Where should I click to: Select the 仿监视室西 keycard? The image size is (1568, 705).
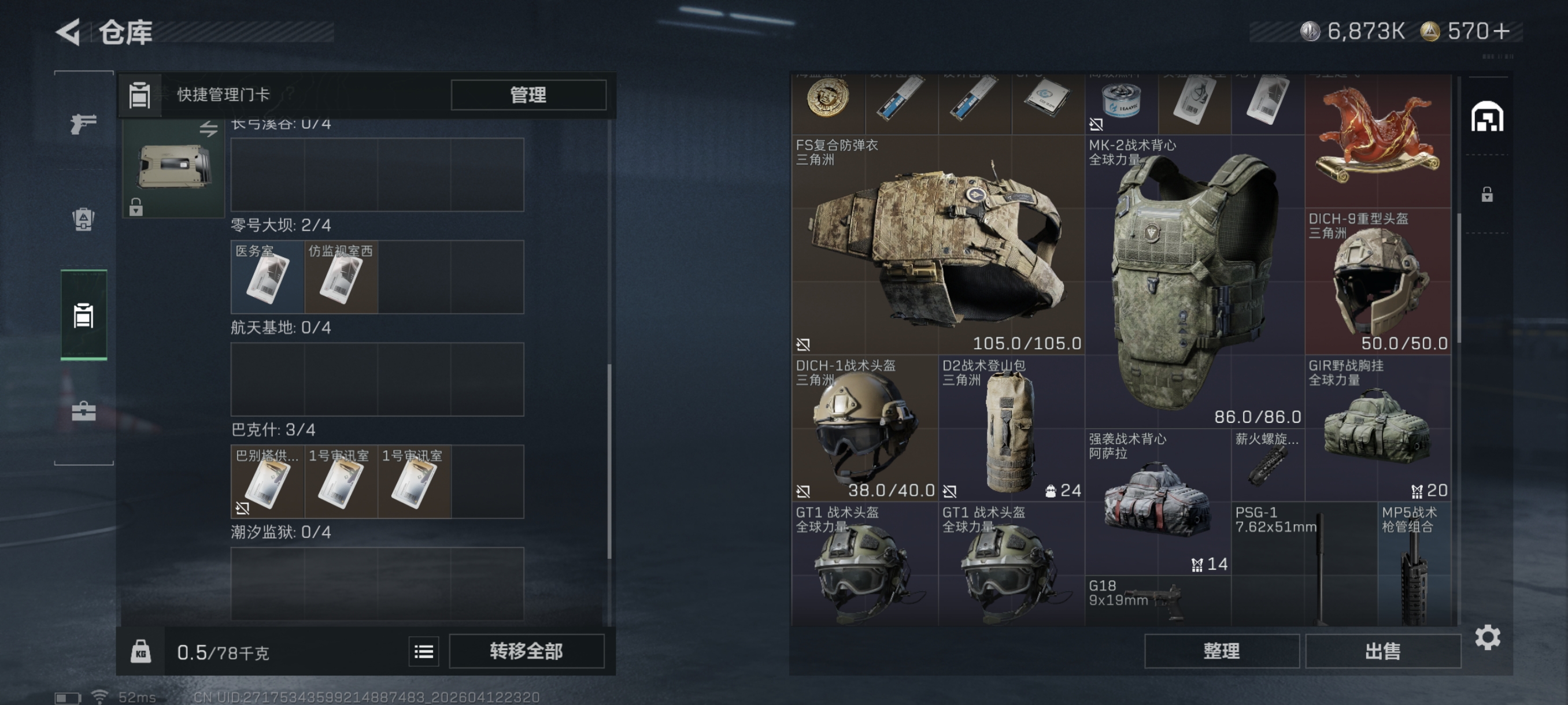pyautogui.click(x=341, y=279)
